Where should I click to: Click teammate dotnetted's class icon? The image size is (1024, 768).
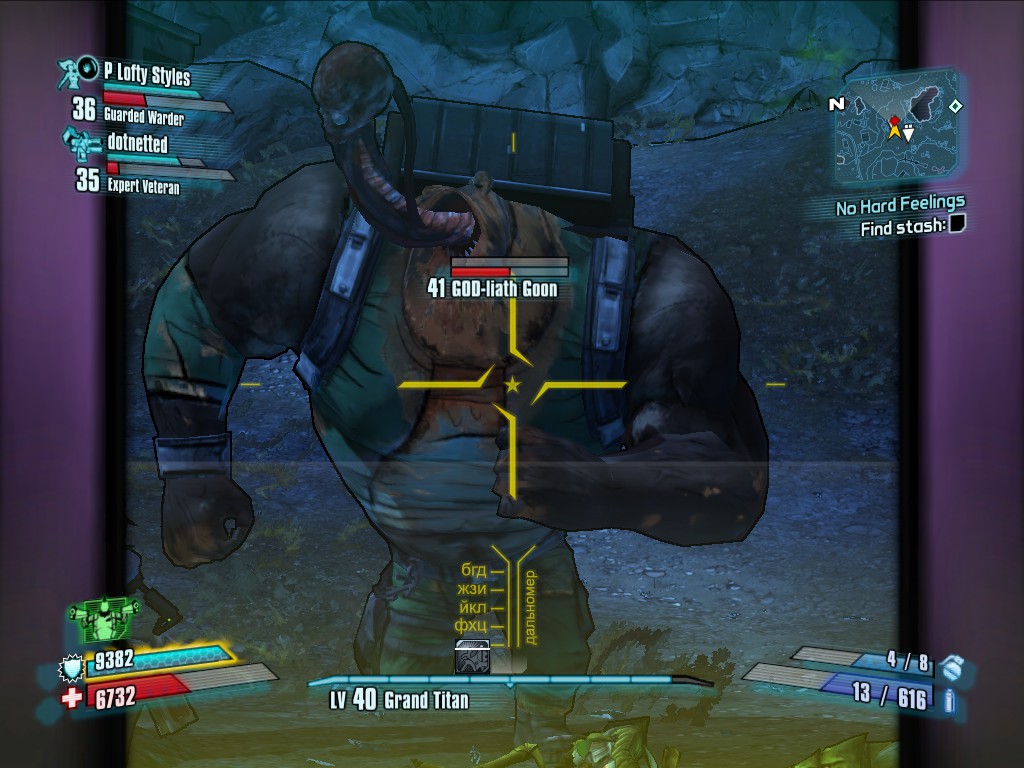click(x=80, y=139)
